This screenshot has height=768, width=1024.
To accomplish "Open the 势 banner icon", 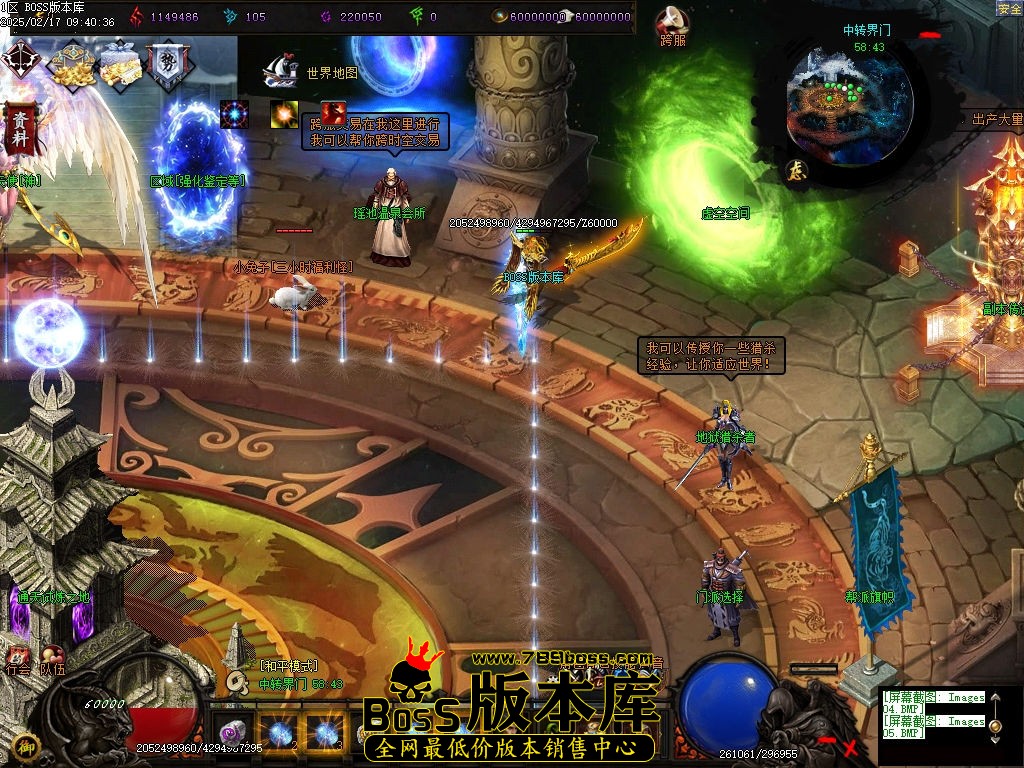I will 165,64.
